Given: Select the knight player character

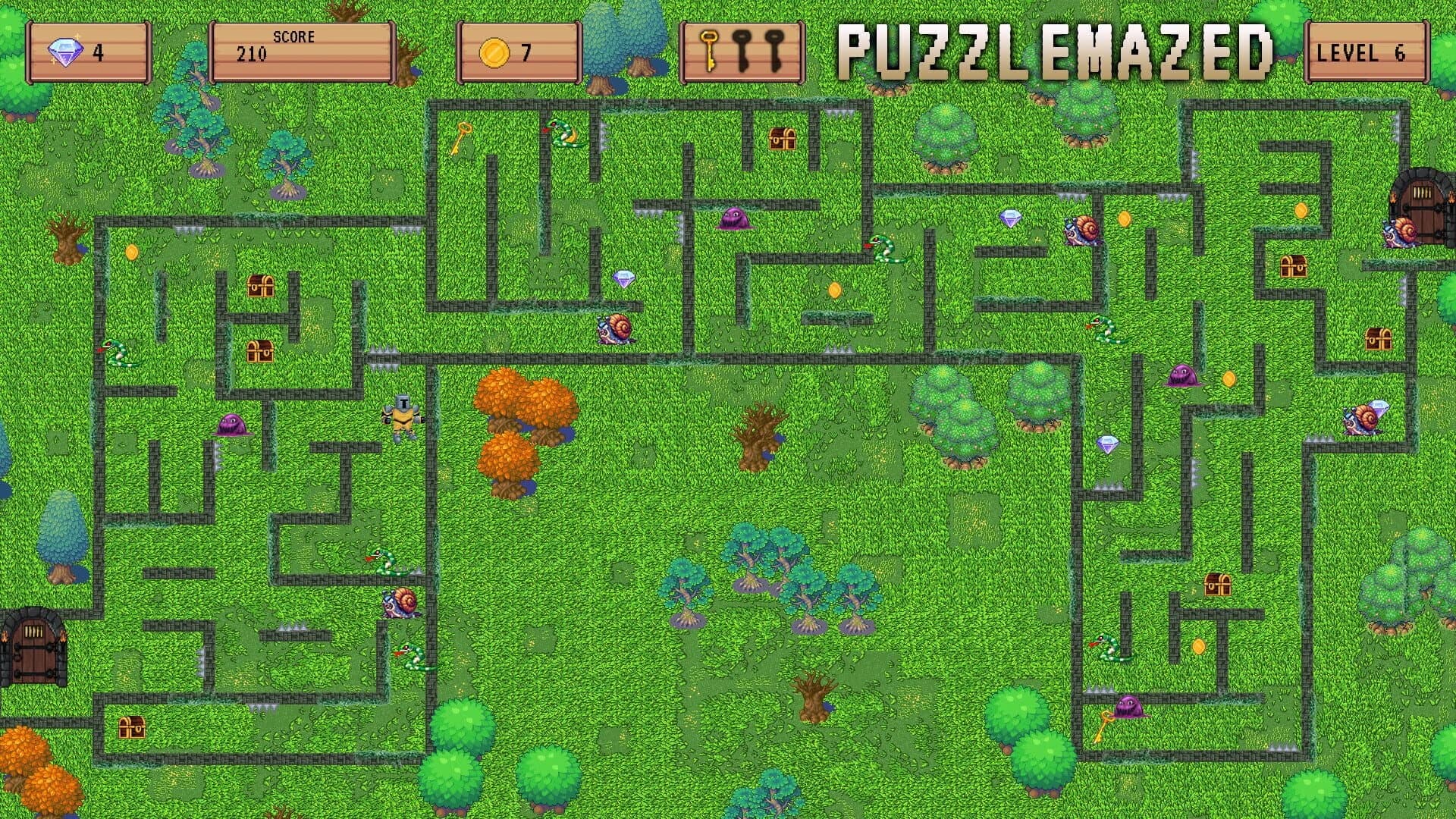Looking at the screenshot, I should click(x=403, y=417).
